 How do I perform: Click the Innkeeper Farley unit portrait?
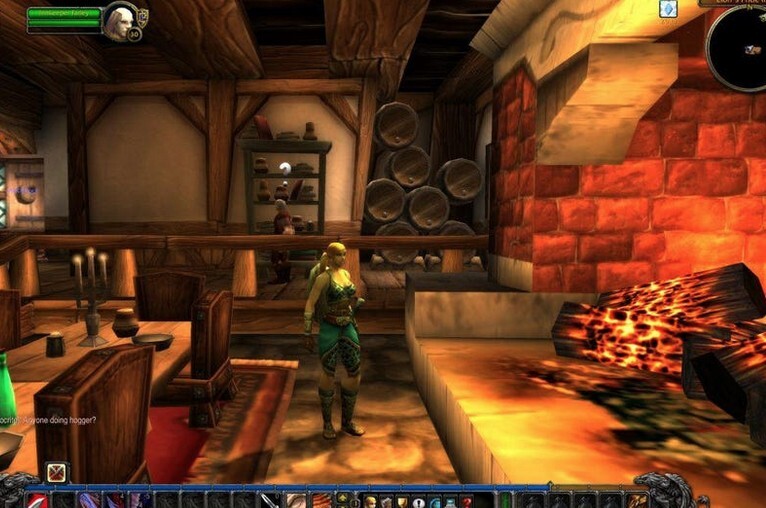click(119, 19)
